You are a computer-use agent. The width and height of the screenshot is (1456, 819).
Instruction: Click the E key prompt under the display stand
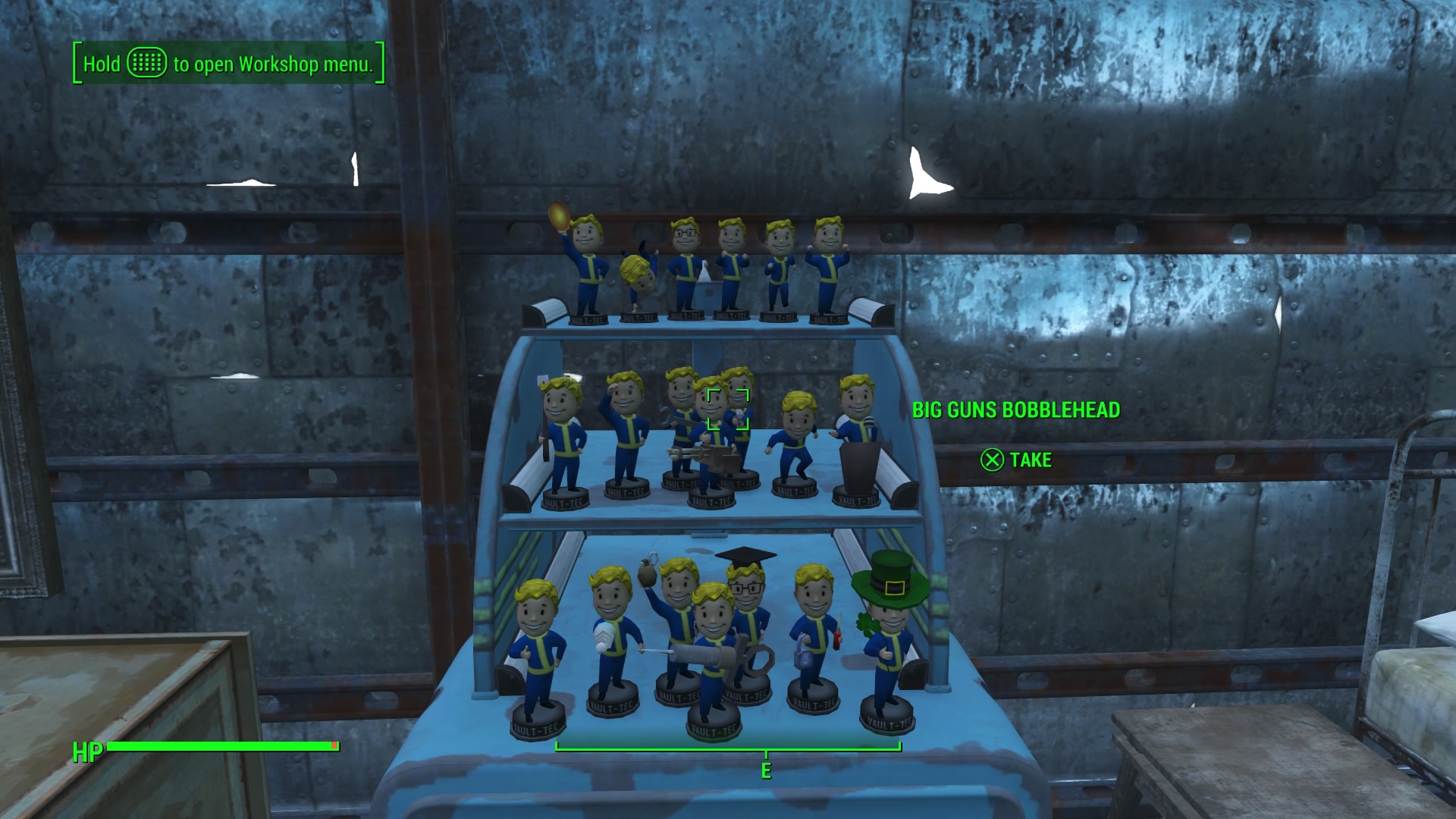[x=765, y=771]
